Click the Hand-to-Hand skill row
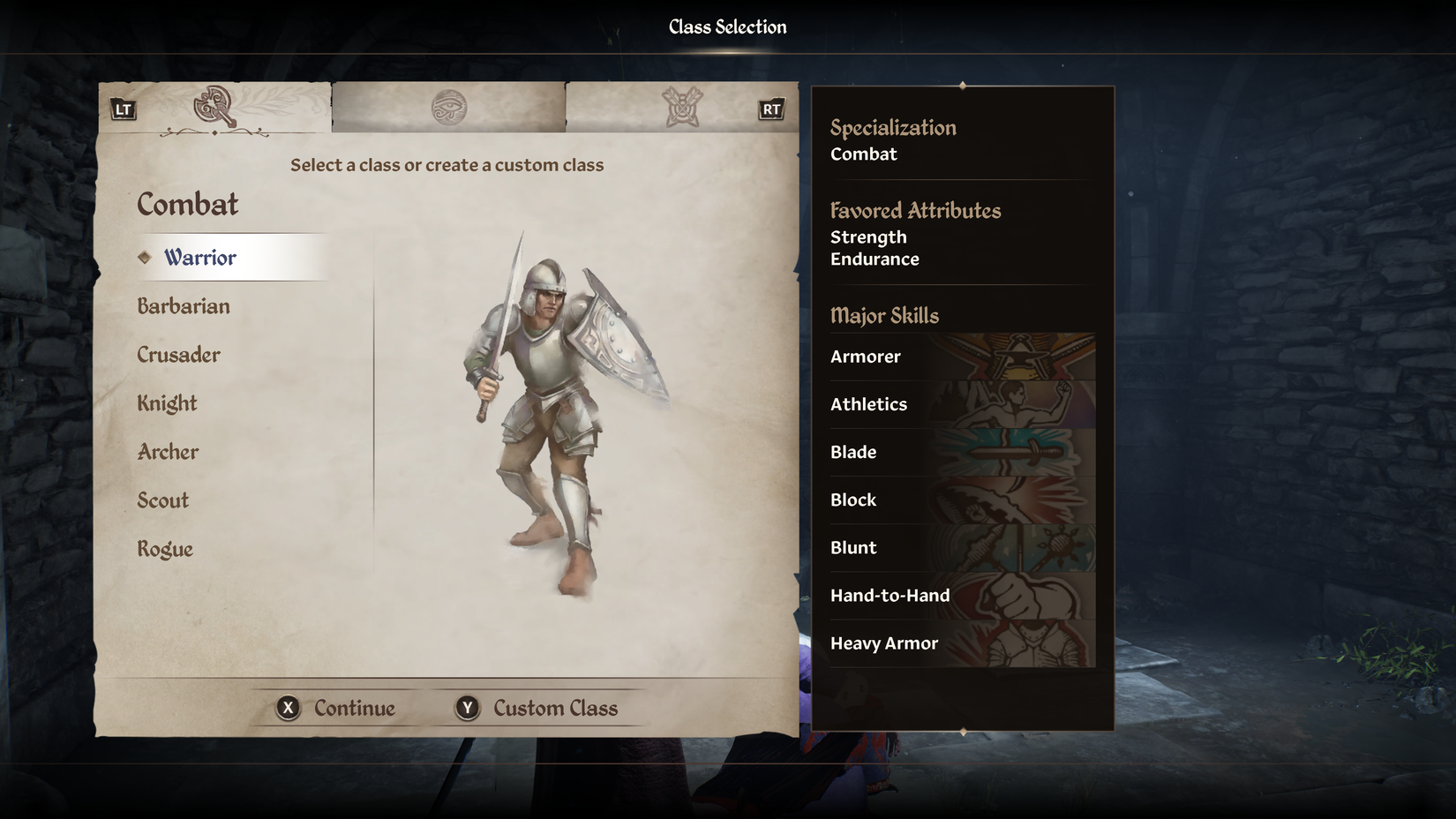The height and width of the screenshot is (819, 1456). point(962,596)
